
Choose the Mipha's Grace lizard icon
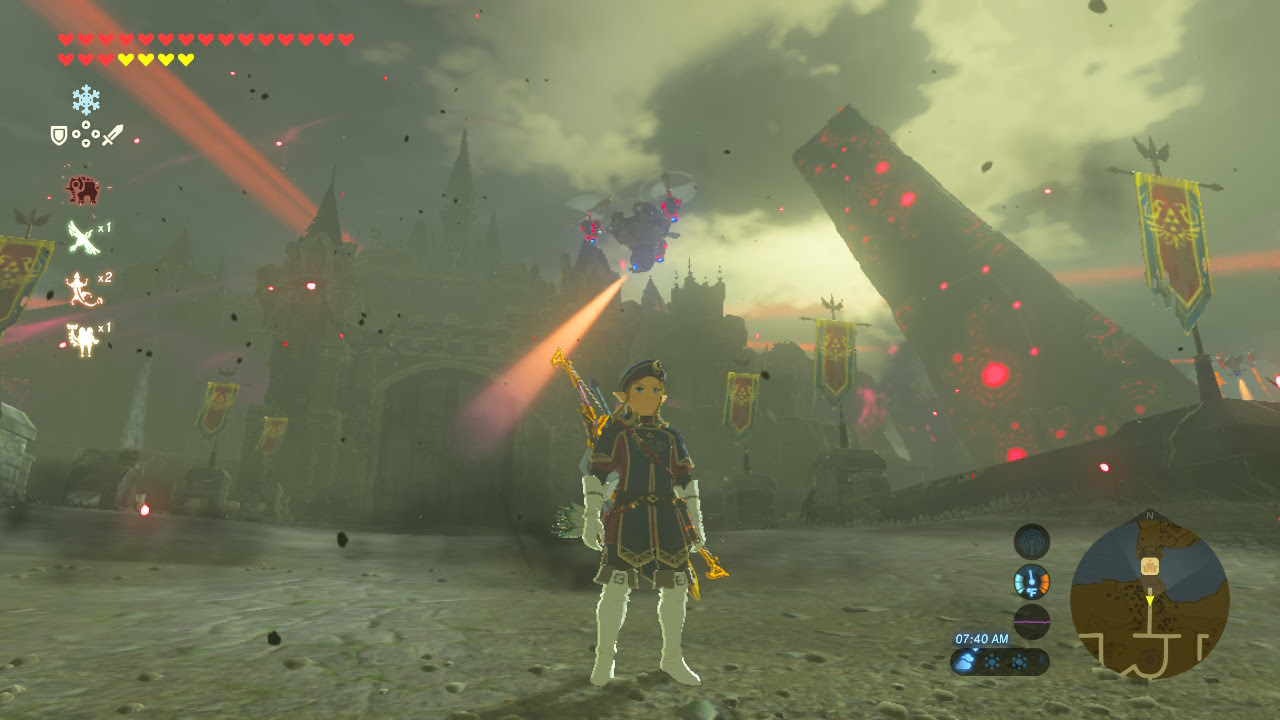pyautogui.click(x=80, y=288)
